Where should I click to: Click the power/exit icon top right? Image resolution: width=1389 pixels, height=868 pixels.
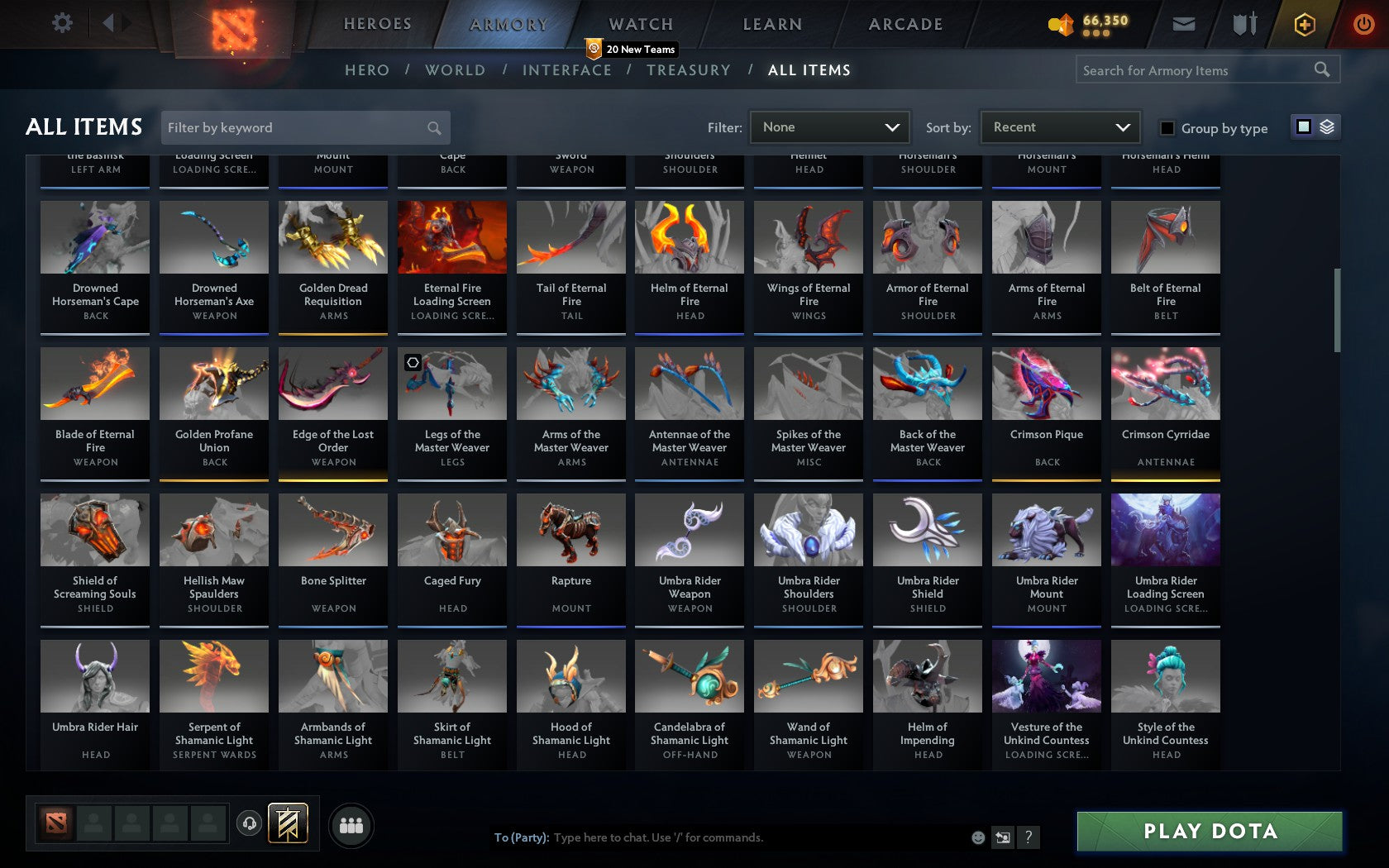pyautogui.click(x=1363, y=23)
